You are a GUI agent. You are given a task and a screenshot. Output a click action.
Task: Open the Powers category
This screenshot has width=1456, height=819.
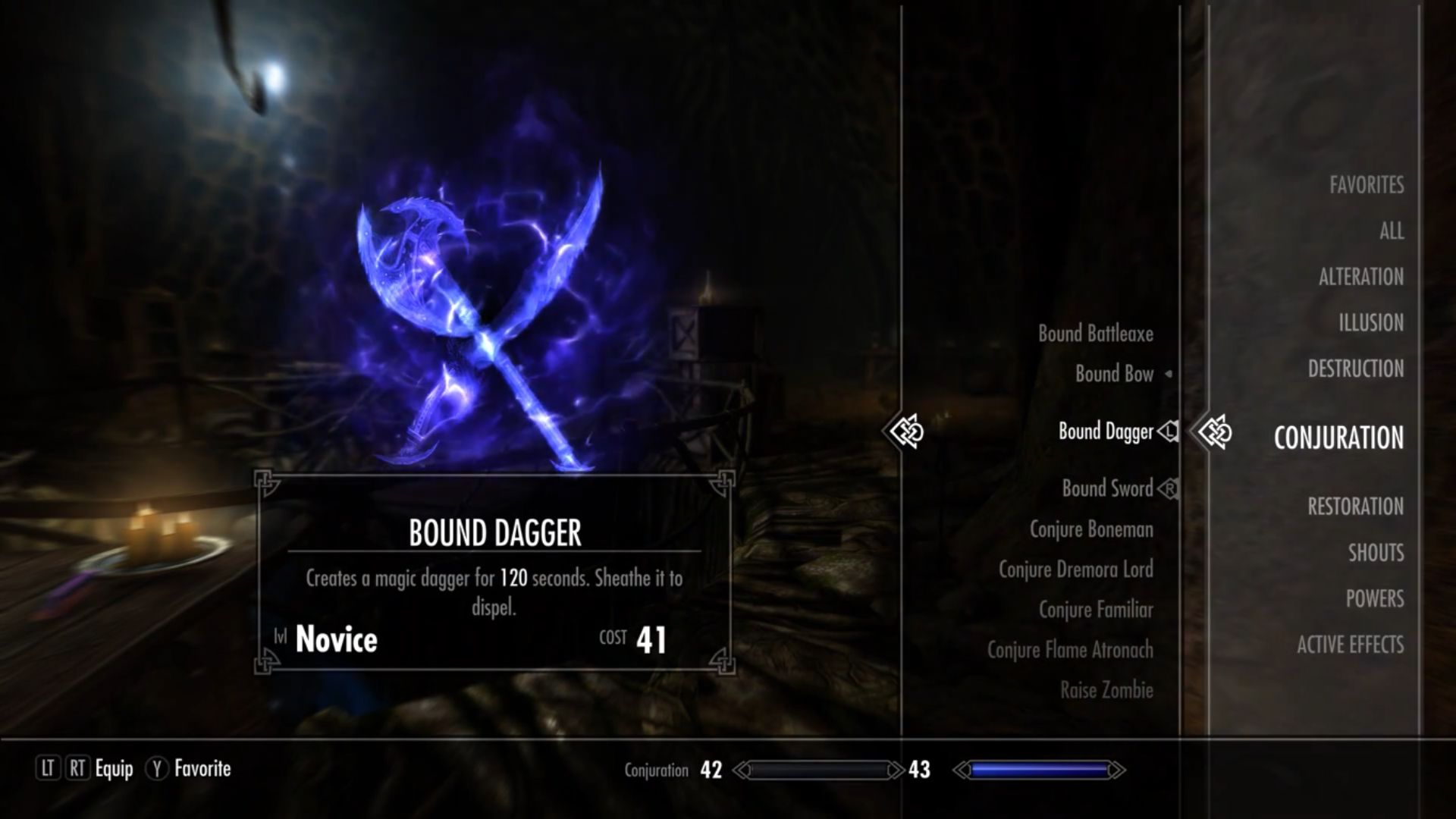coord(1374,599)
